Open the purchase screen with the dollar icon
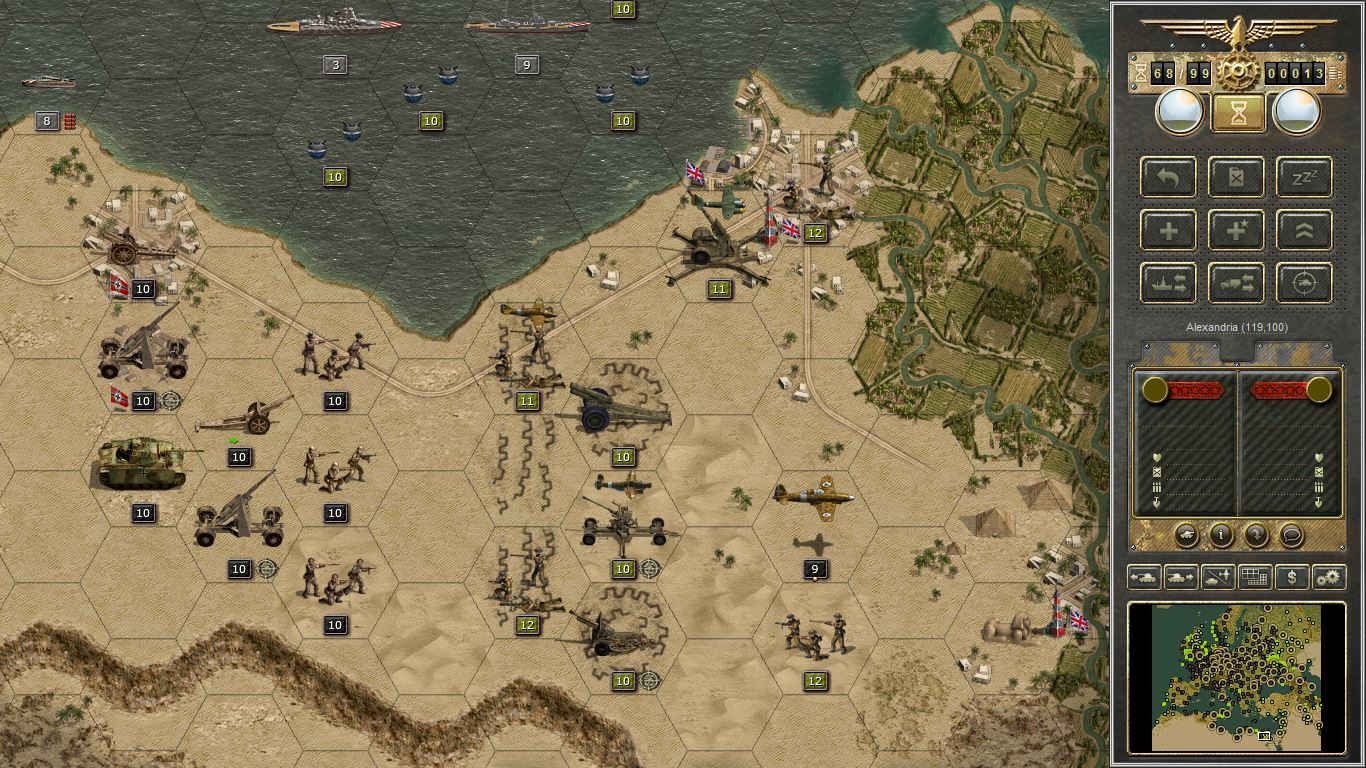This screenshot has height=768, width=1366. [x=1293, y=577]
